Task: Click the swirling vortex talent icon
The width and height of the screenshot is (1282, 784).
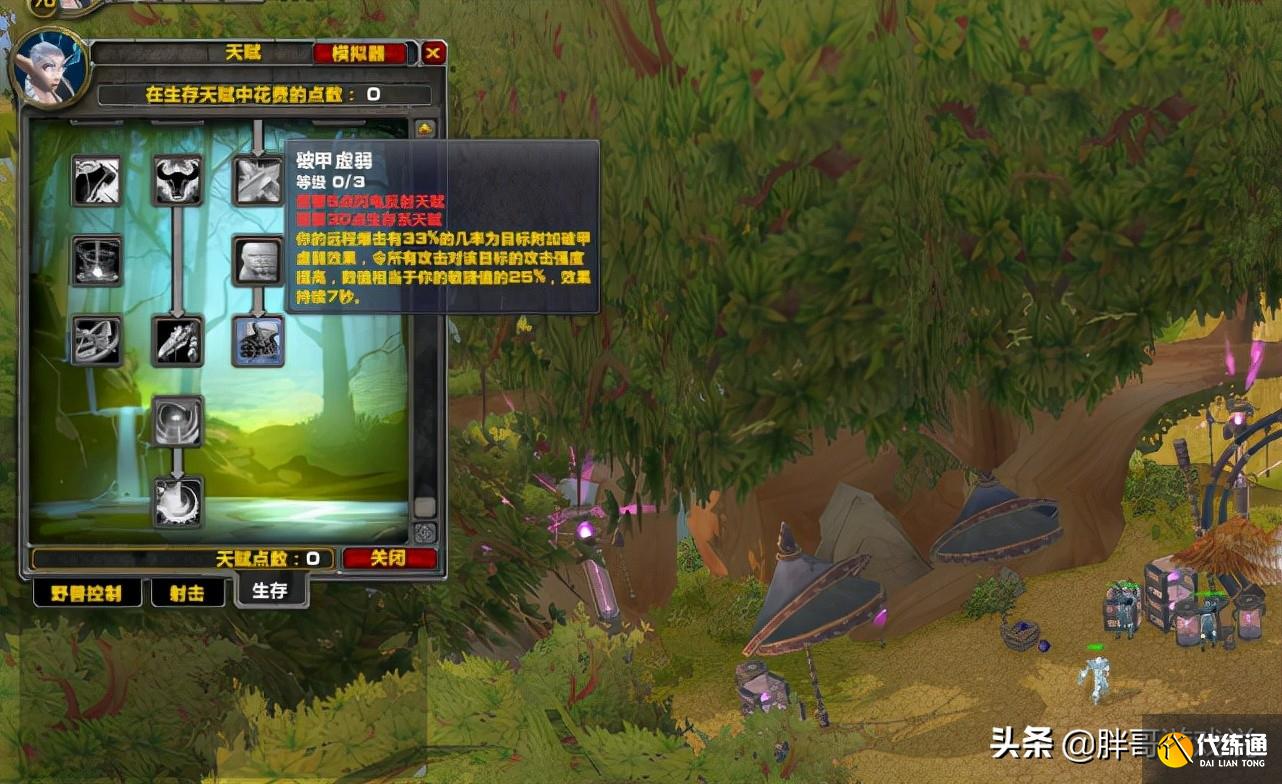Action: 178,423
